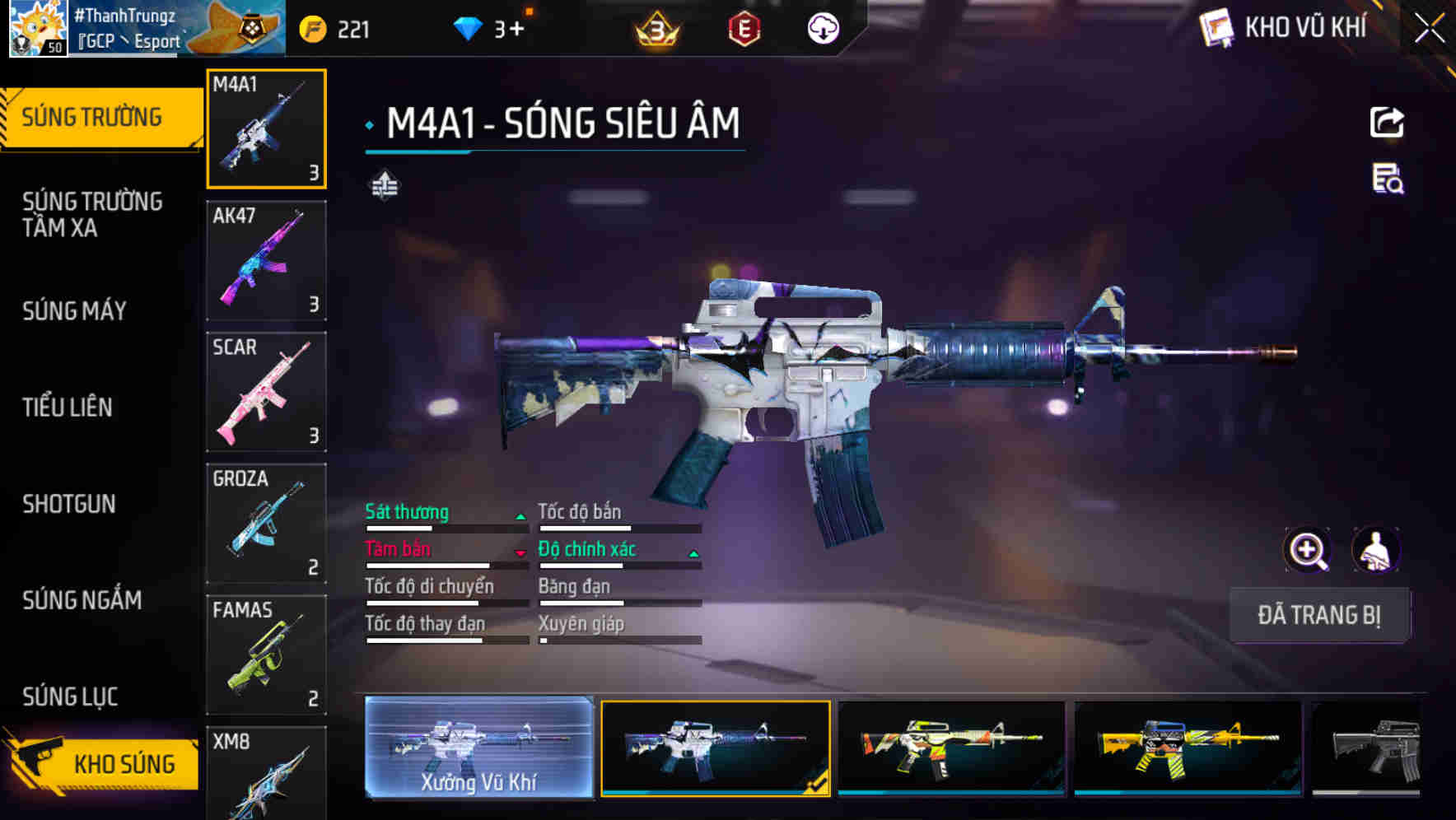Open the Xưởng Vũ Khí workshop
Image resolution: width=1456 pixels, height=820 pixels.
point(478,748)
